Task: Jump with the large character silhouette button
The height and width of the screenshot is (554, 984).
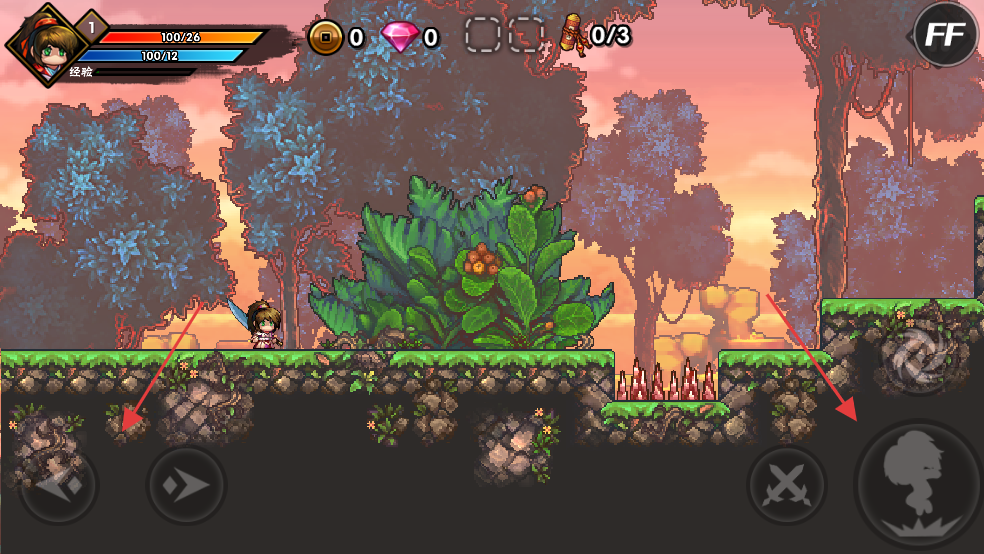Action: pyautogui.click(x=917, y=485)
